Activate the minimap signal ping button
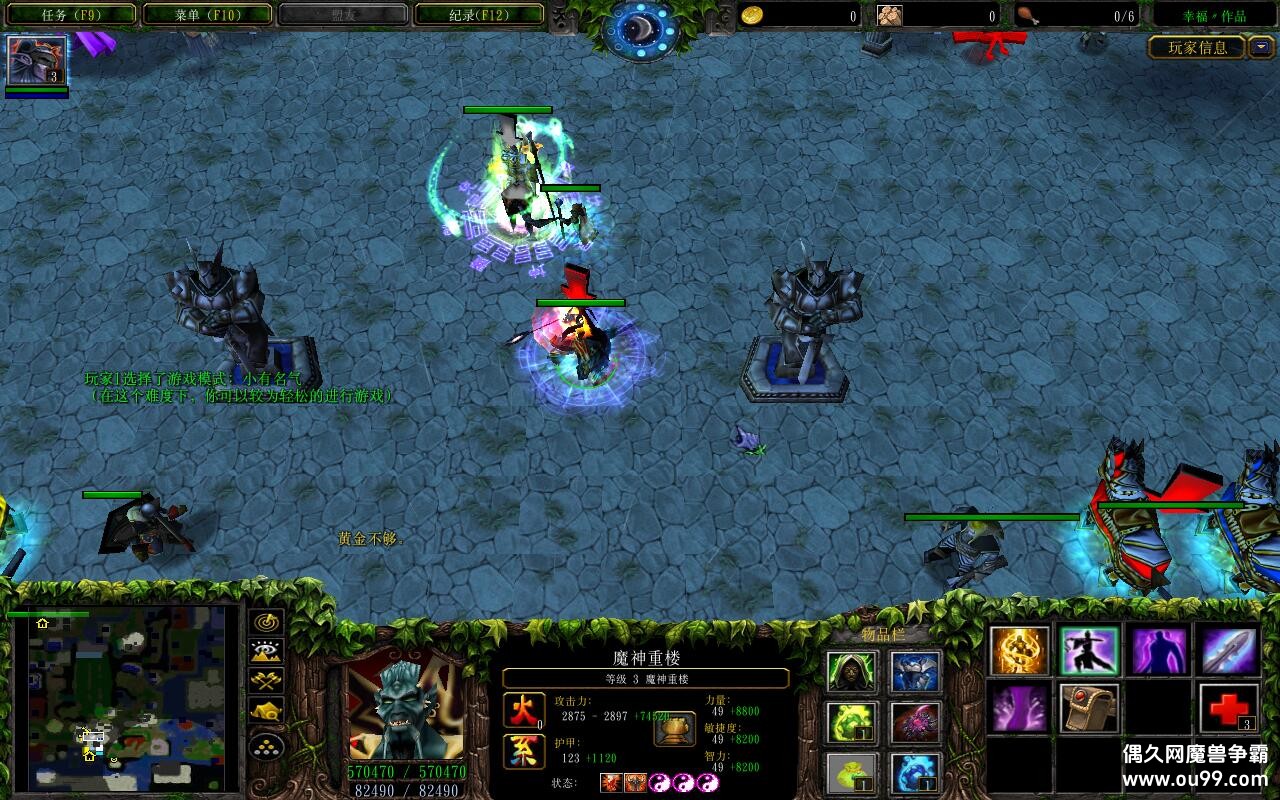 pos(267,622)
